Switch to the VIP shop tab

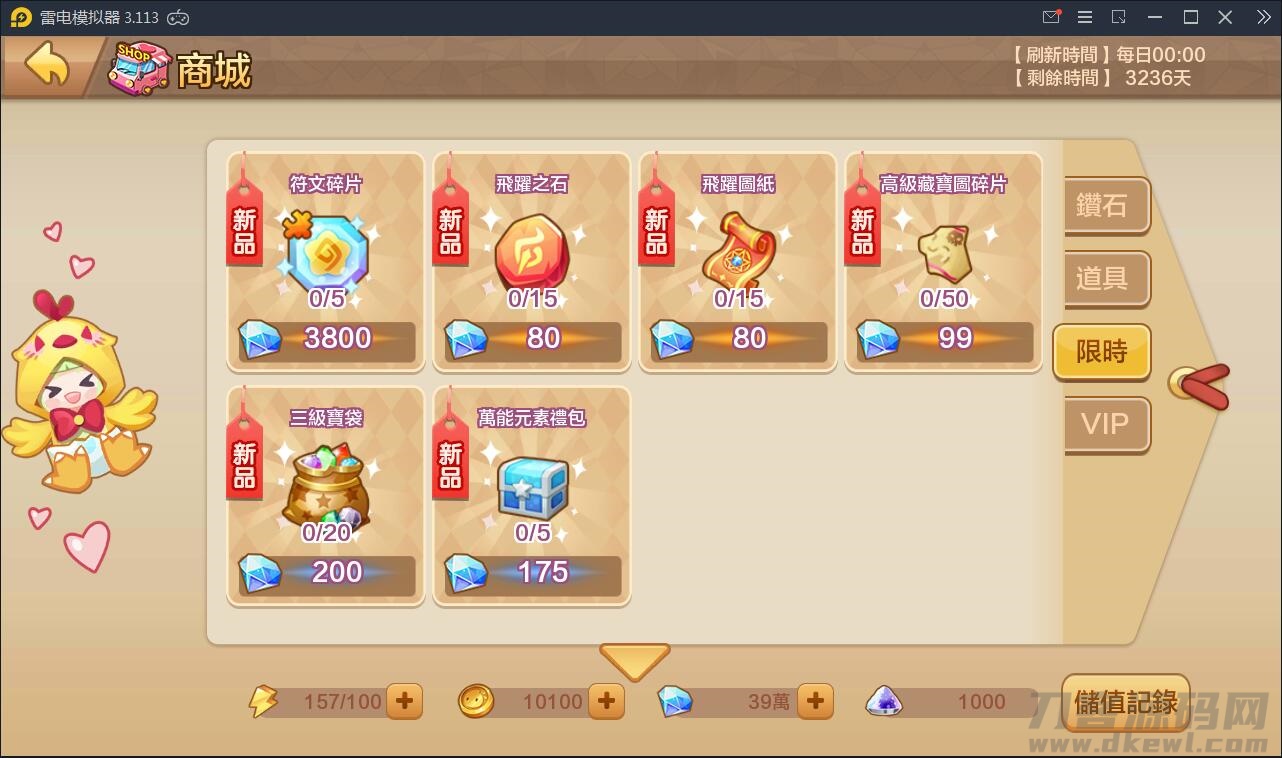click(x=1100, y=425)
